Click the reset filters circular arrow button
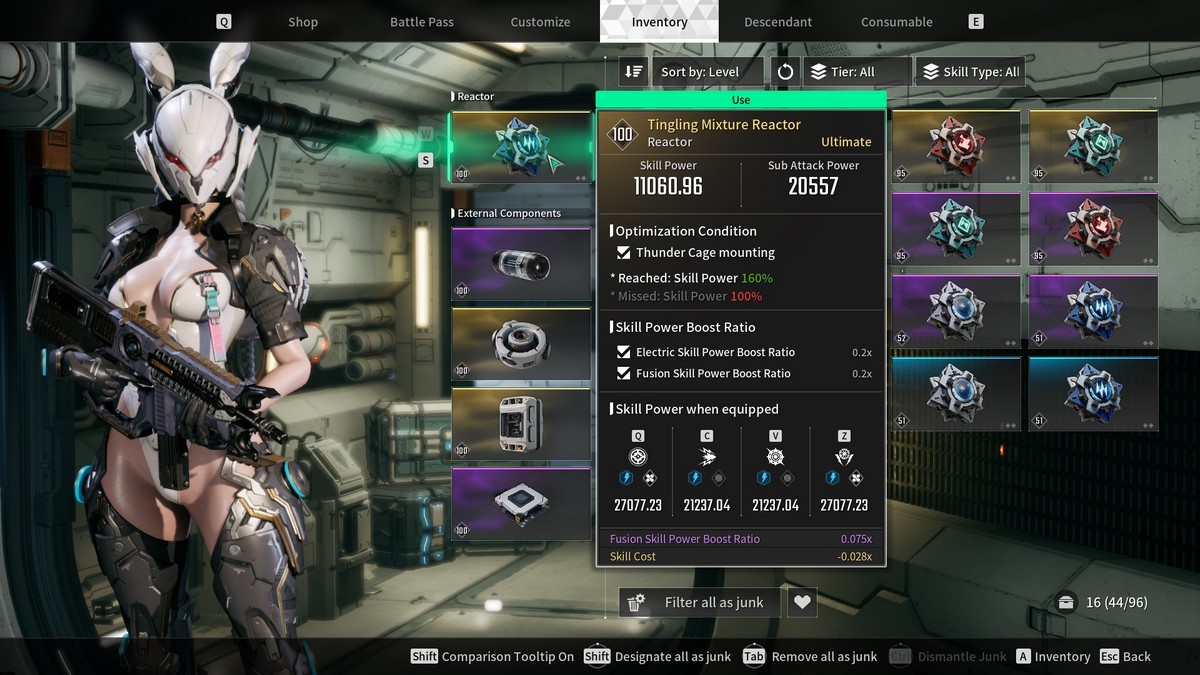 pyautogui.click(x=785, y=72)
